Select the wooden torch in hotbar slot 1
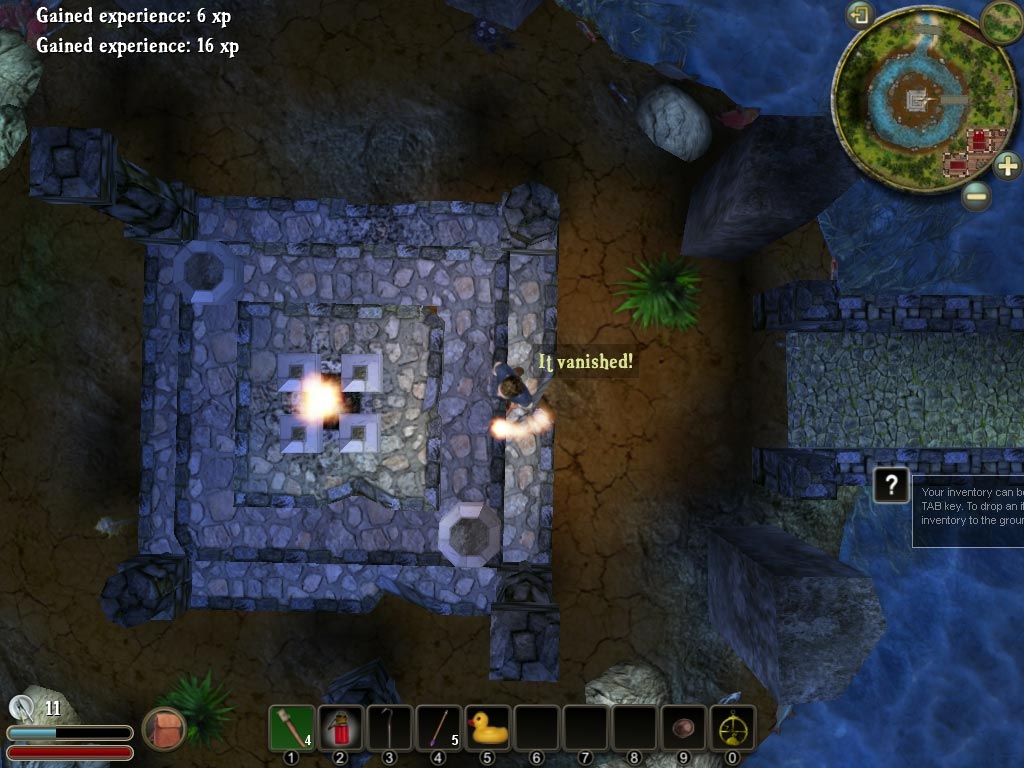 click(x=292, y=727)
